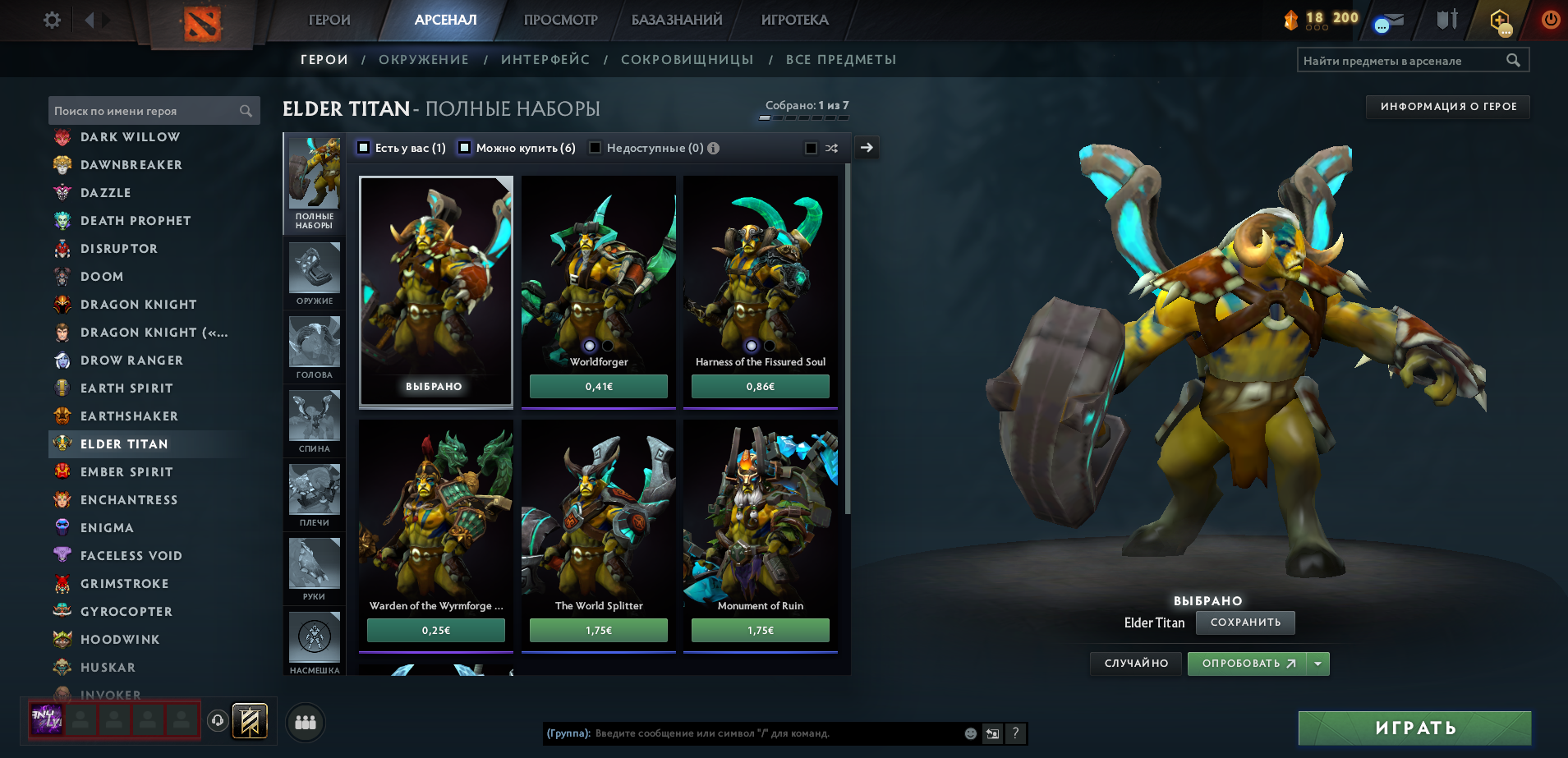The width and height of the screenshot is (1568, 758).
Task: Click the Собрано 1 из 7 progress bar
Action: coord(802,116)
